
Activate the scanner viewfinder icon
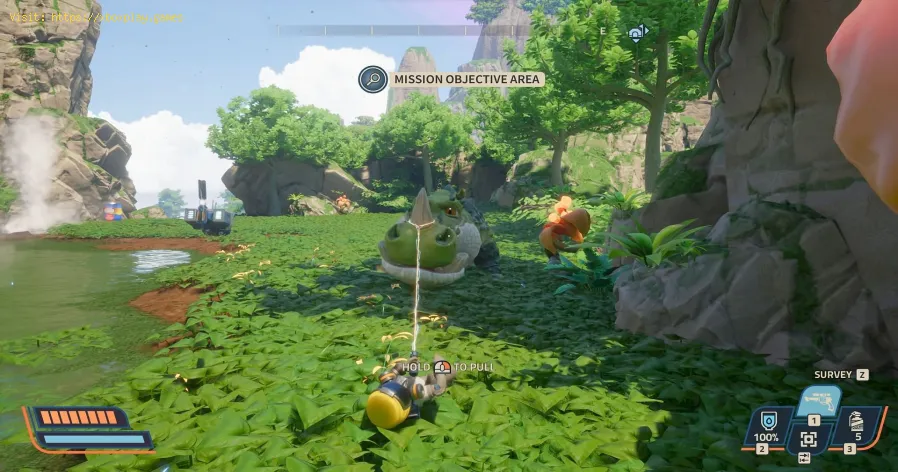808,438
